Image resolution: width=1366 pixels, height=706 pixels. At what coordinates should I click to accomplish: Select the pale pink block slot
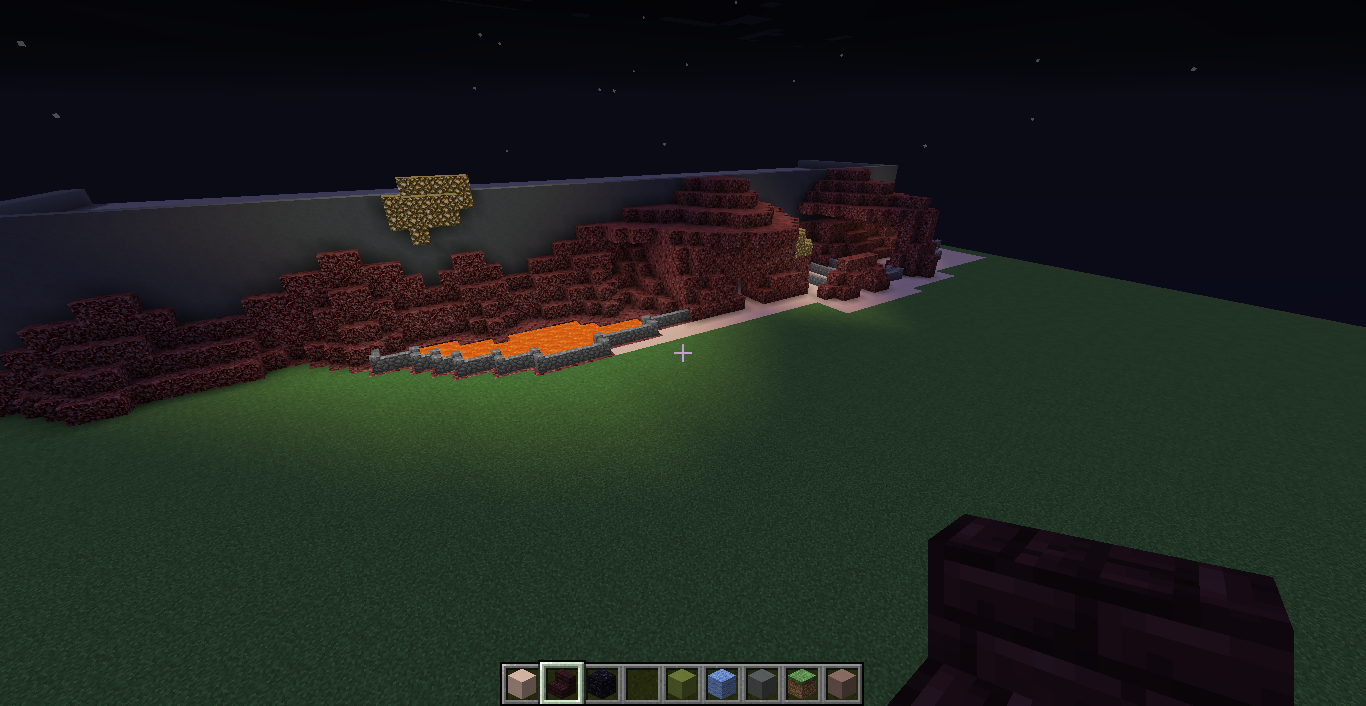pyautogui.click(x=521, y=684)
